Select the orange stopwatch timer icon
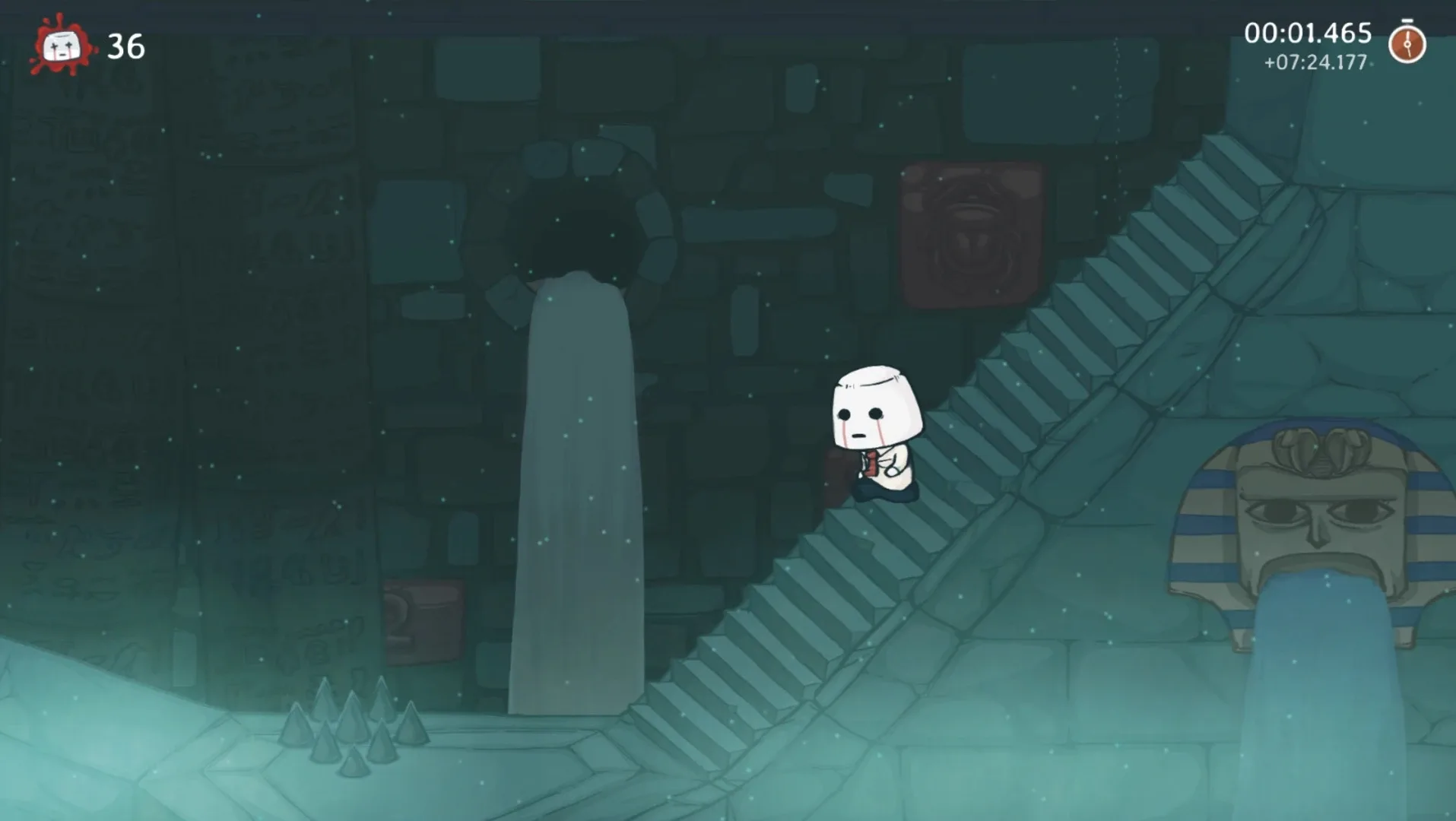The height and width of the screenshot is (821, 1456). point(1407,43)
